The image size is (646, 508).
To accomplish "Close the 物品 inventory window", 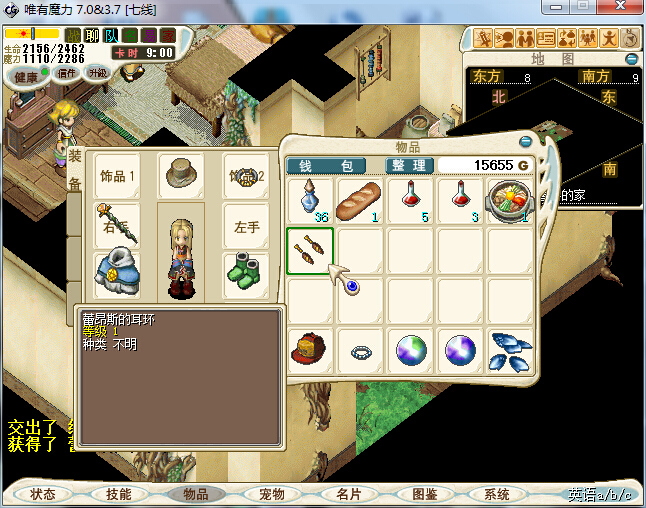I will pos(527,141).
